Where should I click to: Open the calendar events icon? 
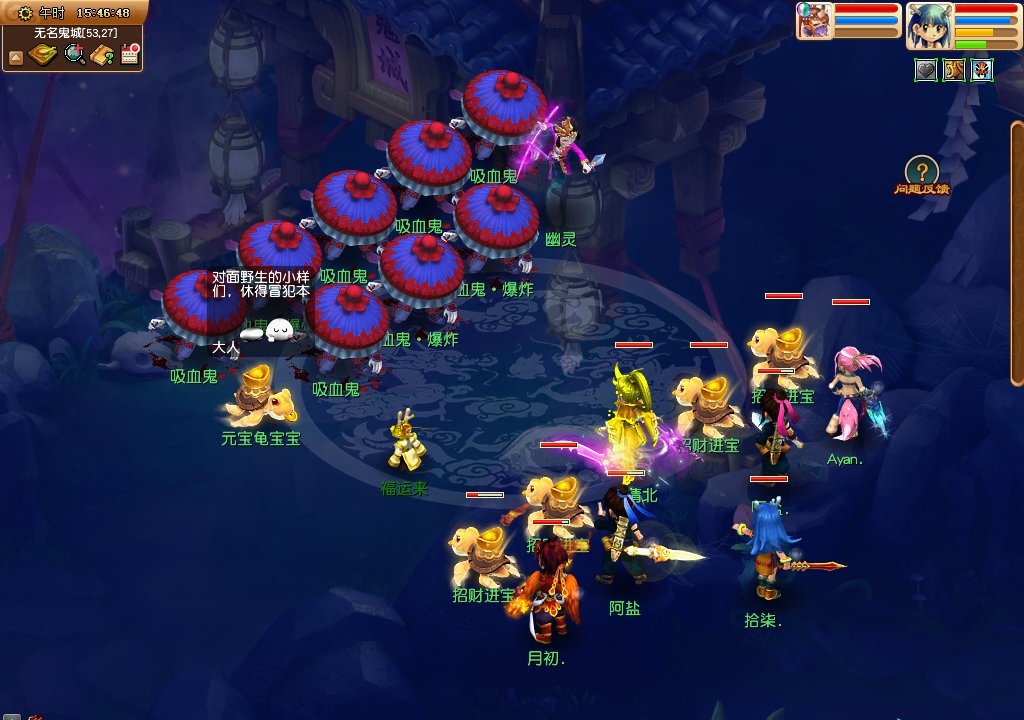click(x=128, y=55)
